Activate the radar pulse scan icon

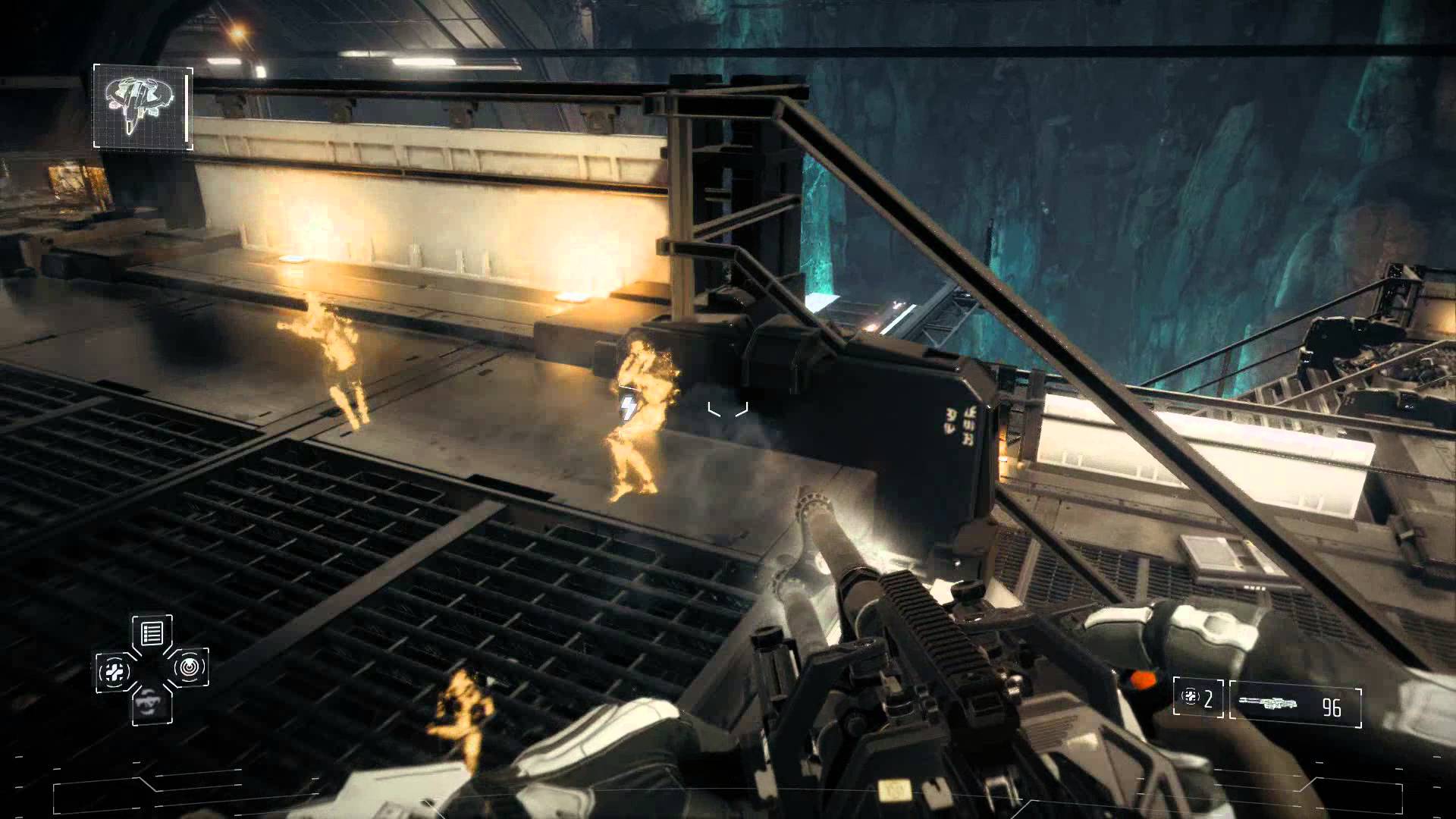(189, 668)
